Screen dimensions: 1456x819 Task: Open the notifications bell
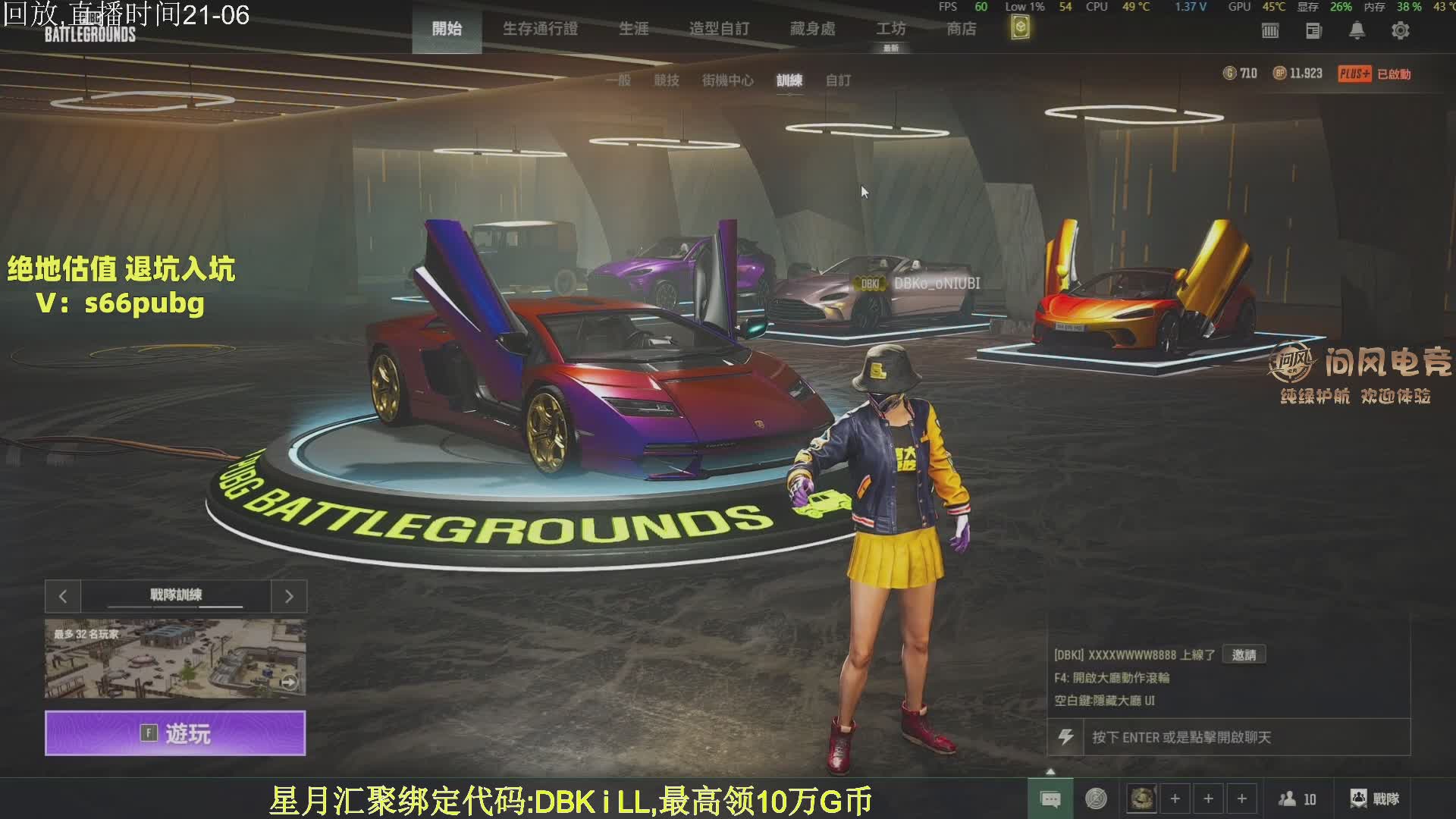pos(1357,30)
